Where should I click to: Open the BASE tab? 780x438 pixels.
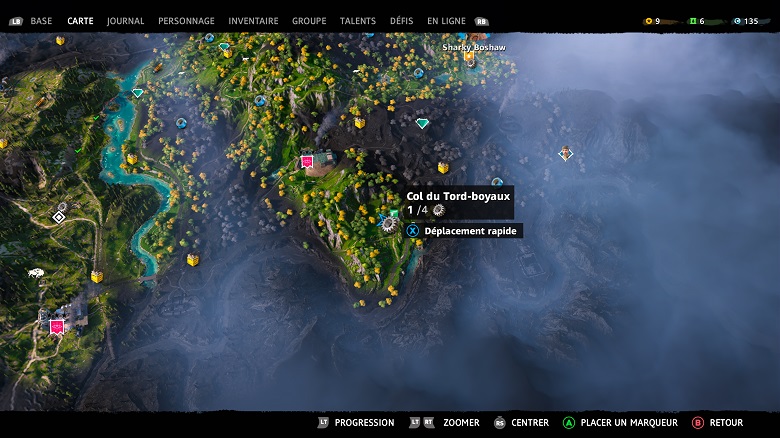click(41, 21)
